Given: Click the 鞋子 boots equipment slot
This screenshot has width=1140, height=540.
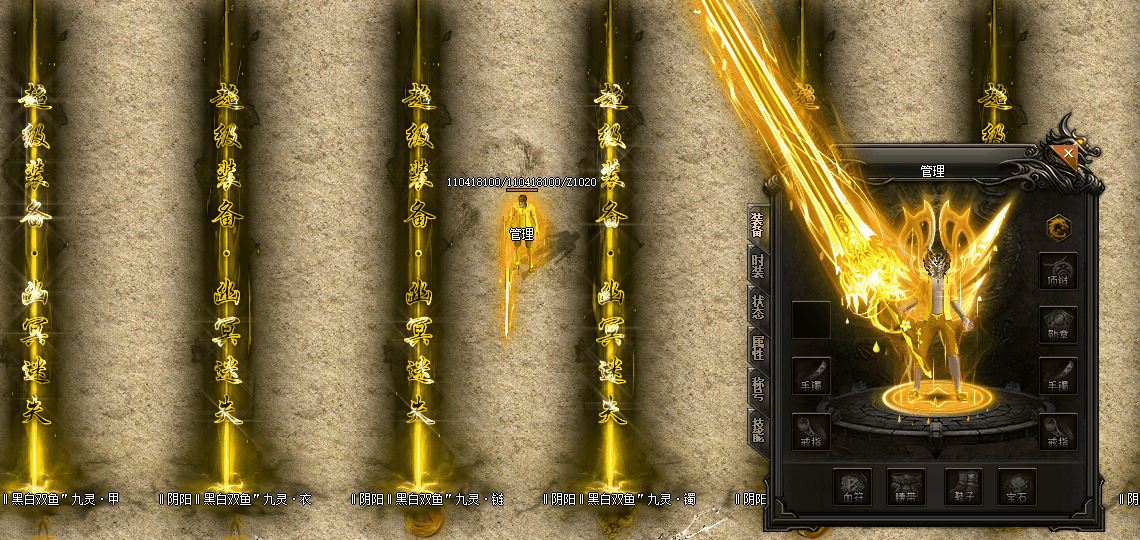Looking at the screenshot, I should (x=963, y=486).
